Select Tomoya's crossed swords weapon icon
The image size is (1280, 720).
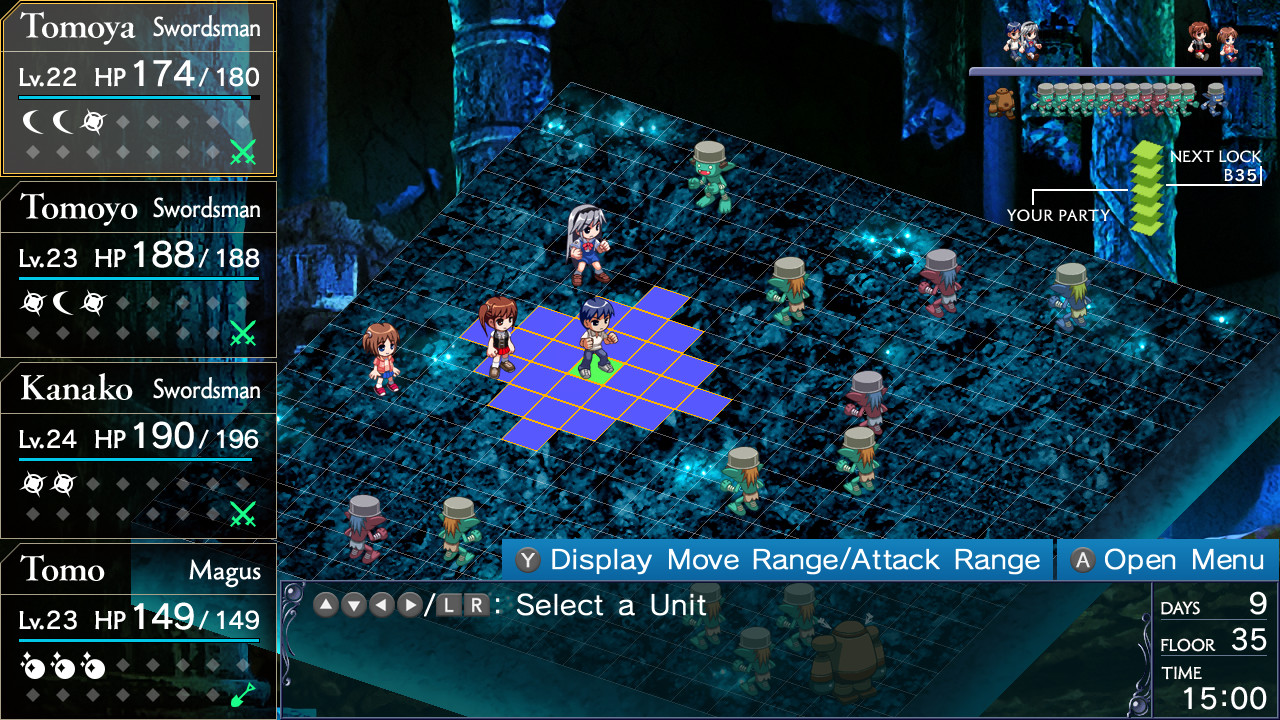tap(245, 150)
